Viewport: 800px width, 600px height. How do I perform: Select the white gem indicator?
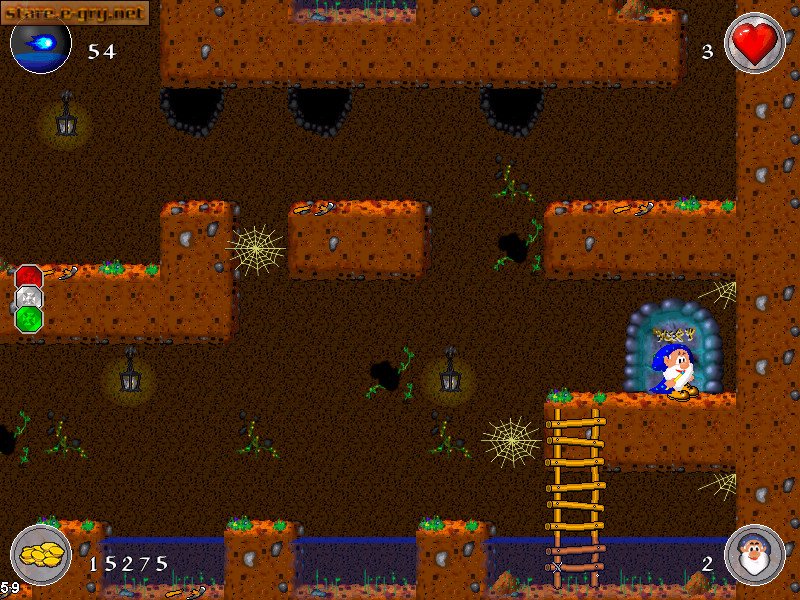coord(29,298)
